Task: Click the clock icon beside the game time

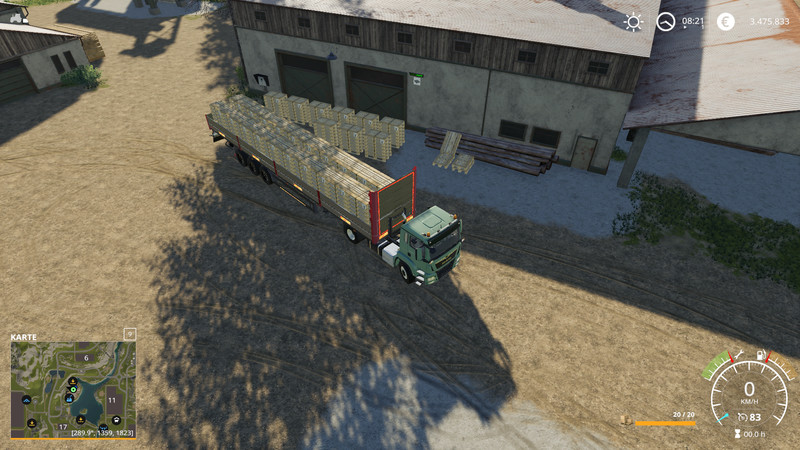Action: click(x=665, y=21)
